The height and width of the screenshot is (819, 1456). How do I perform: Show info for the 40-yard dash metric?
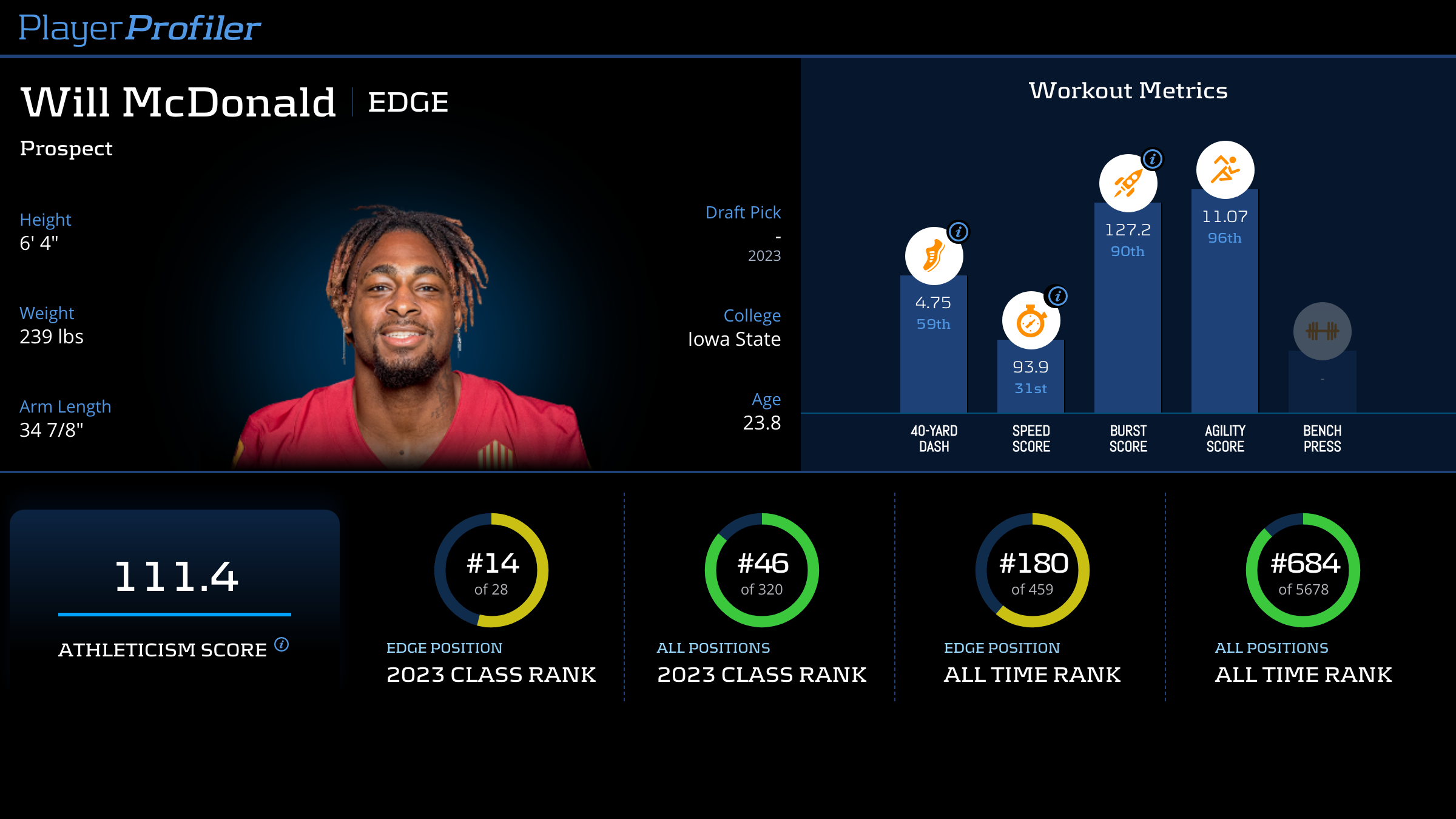tap(959, 232)
